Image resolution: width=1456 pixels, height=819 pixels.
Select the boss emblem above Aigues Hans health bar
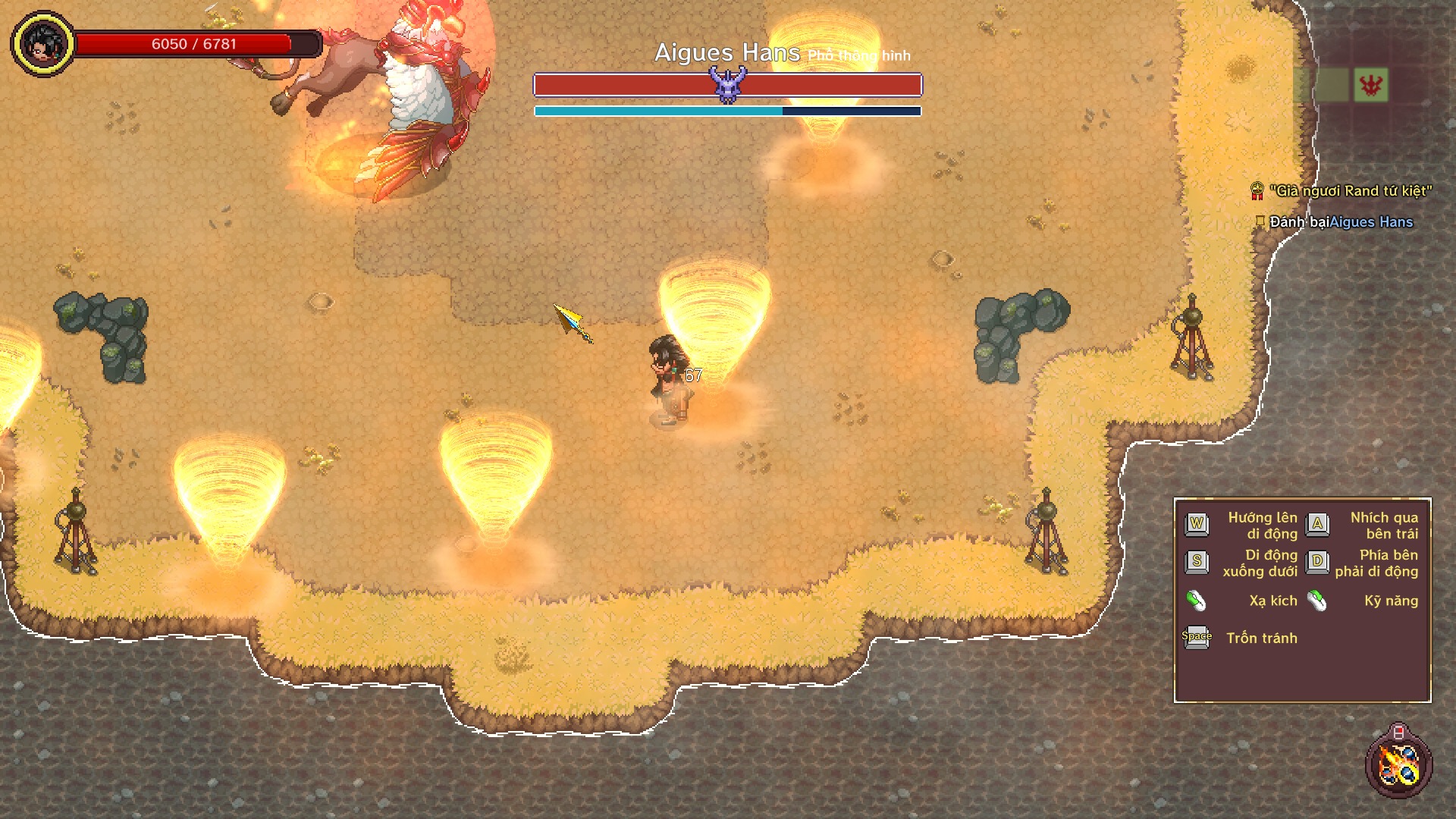[x=726, y=85]
